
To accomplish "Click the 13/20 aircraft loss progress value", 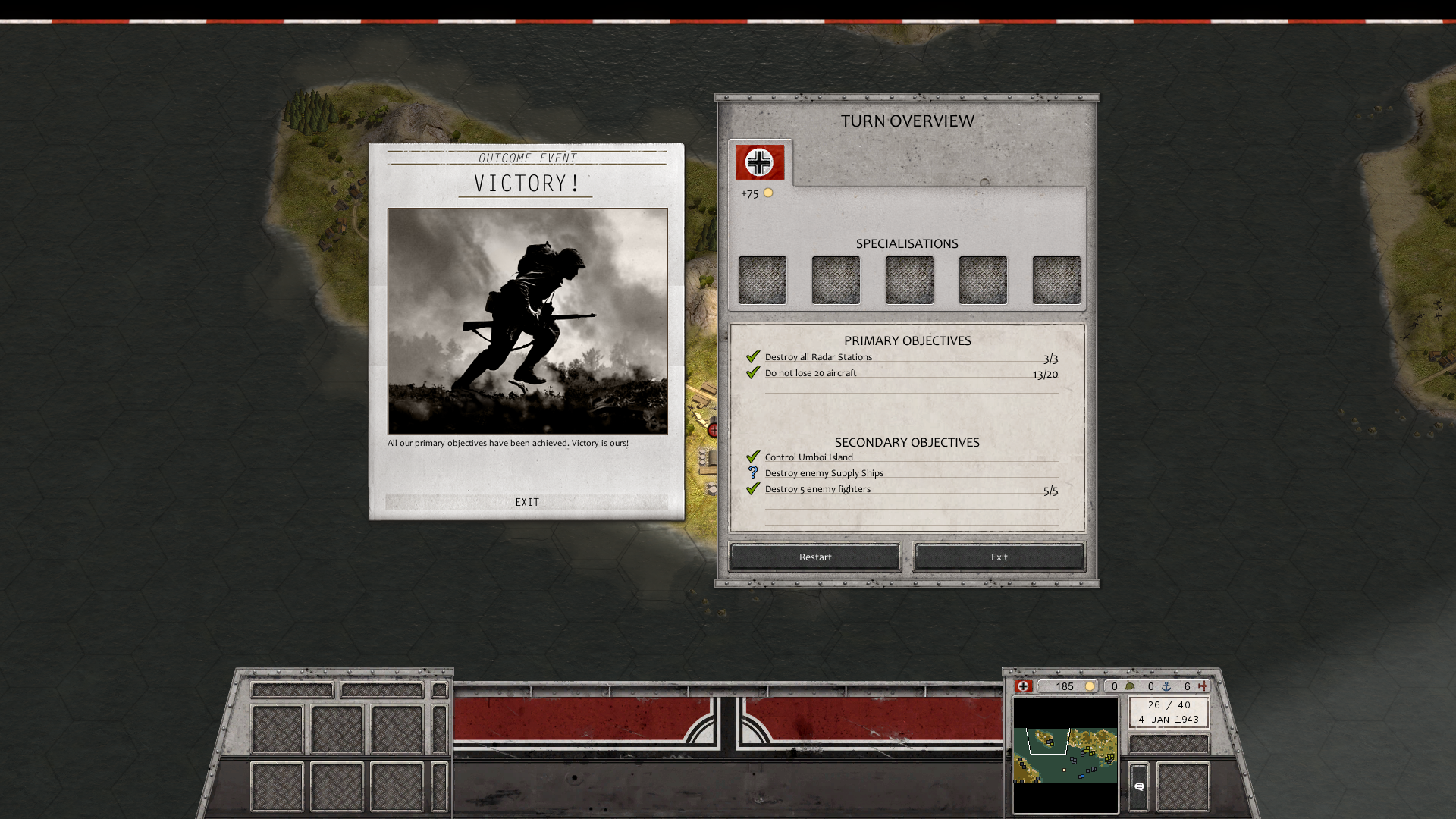I will 1044,373.
